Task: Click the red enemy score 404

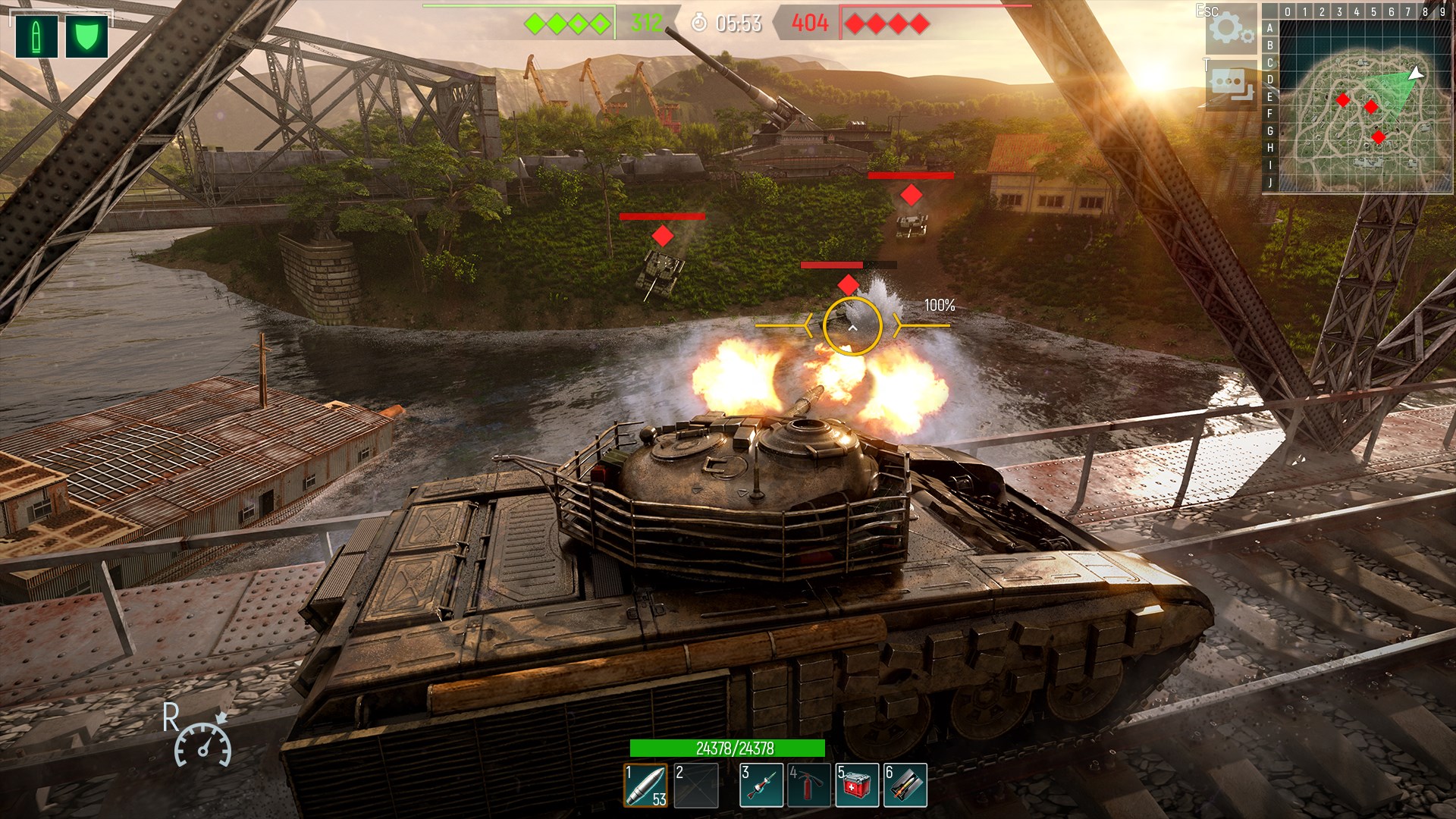Action: point(810,22)
